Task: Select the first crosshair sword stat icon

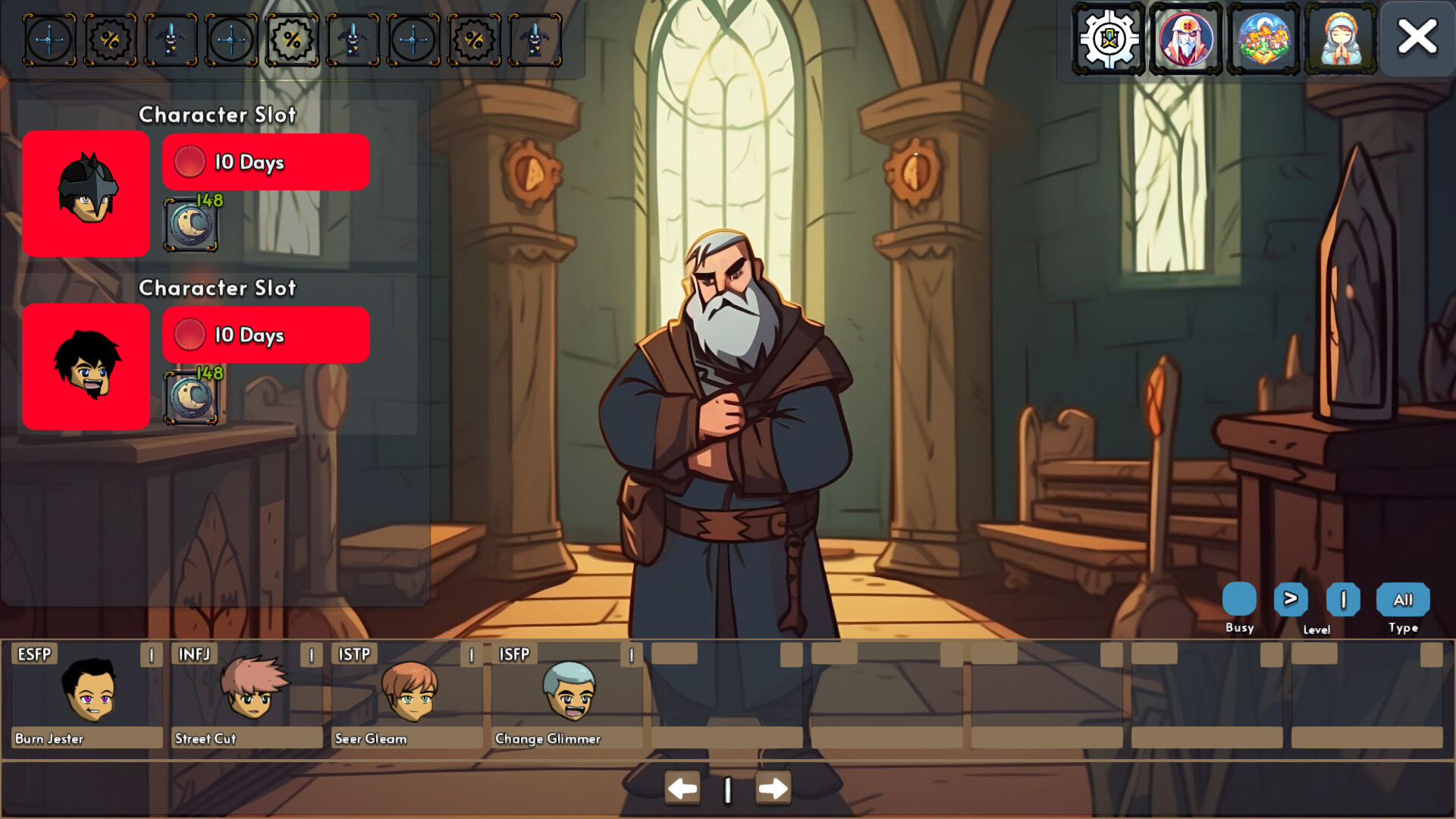Action: [x=49, y=39]
